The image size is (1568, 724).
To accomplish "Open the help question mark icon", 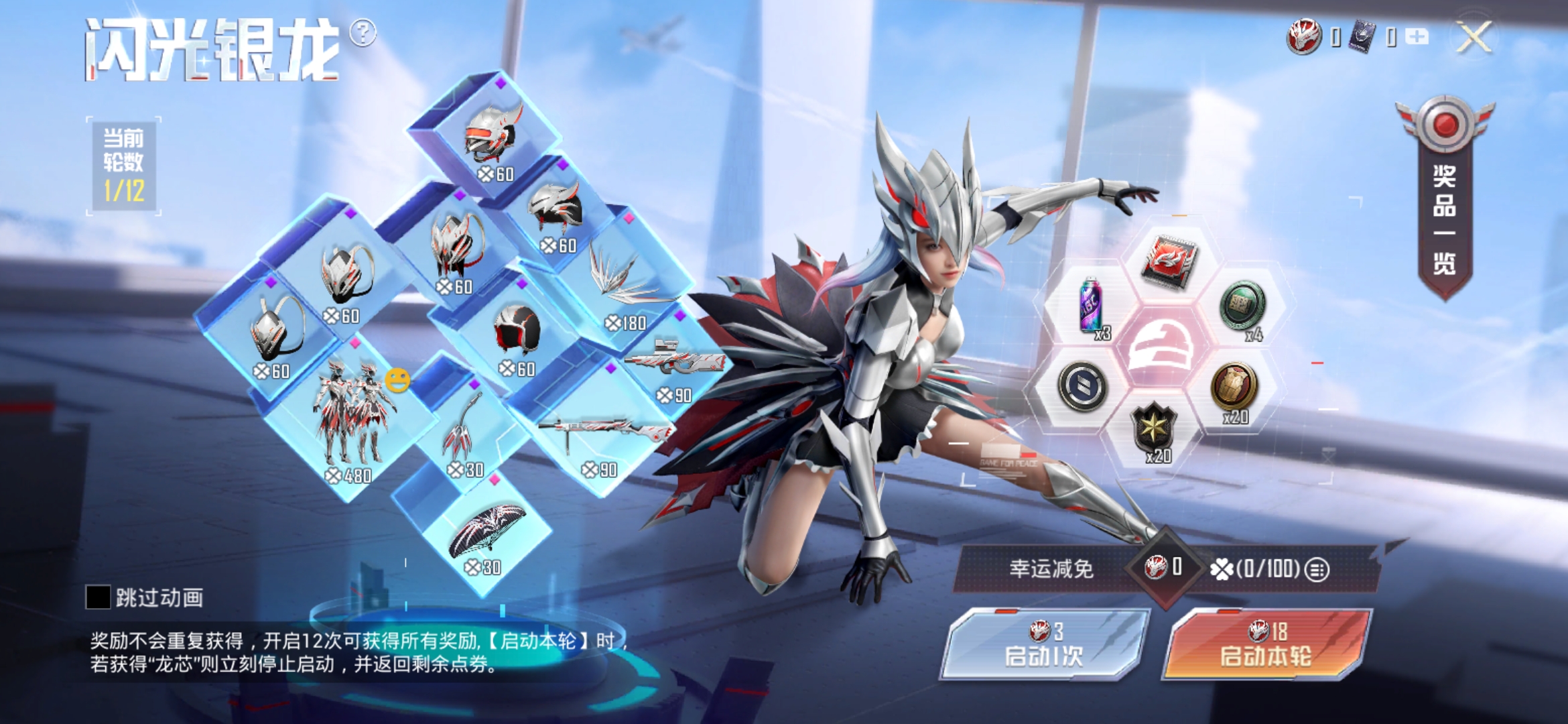I will tap(363, 32).
